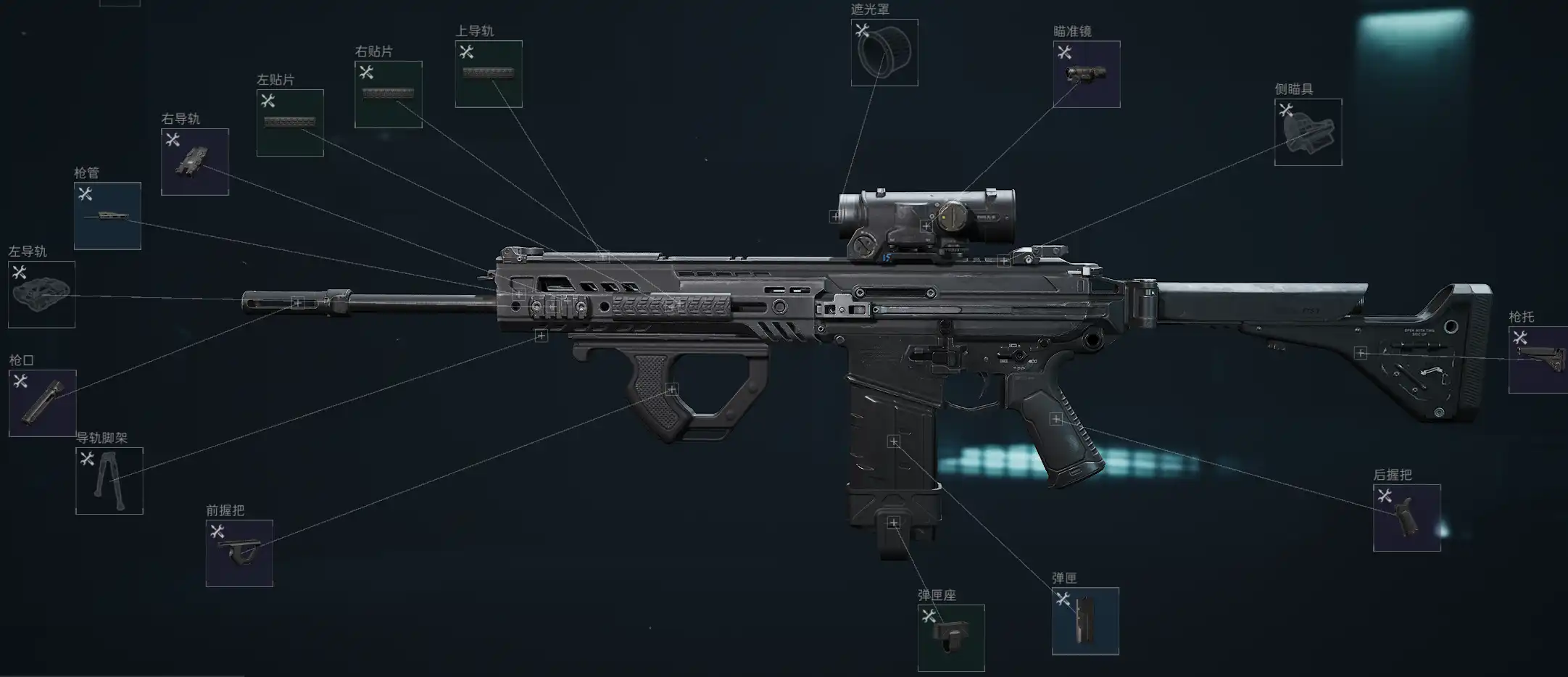1568x677 pixels.
Task: Click the 右贴片 right patch slot
Action: click(388, 94)
